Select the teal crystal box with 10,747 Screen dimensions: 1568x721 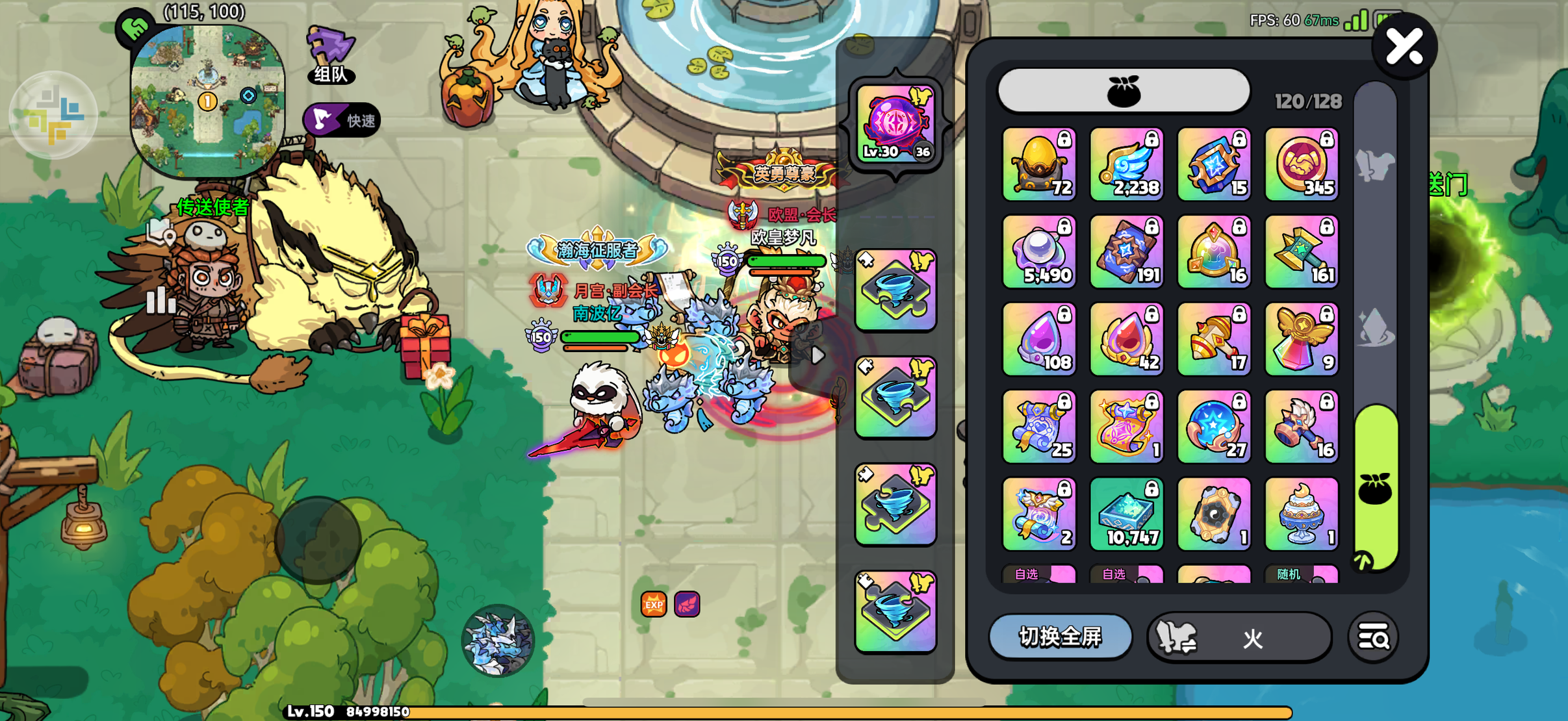1126,514
